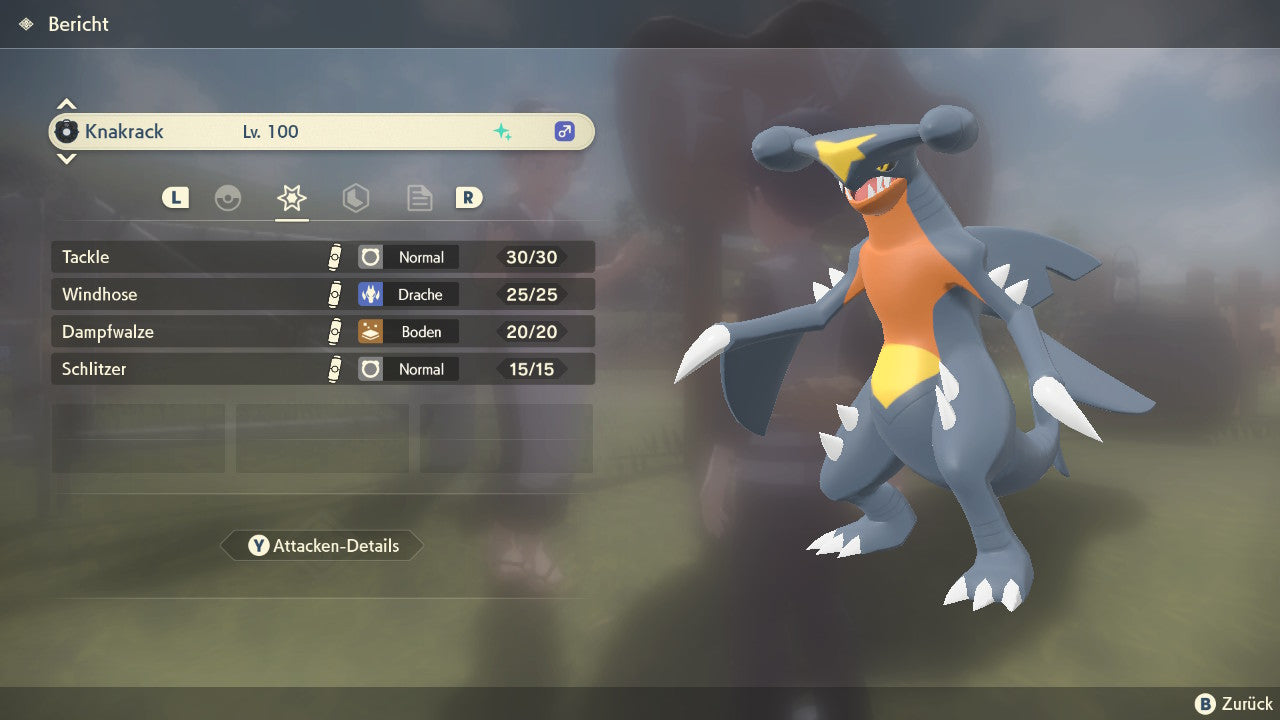Choose the Windhose dragon move
Viewport: 1280px width, 720px height.
(x=322, y=294)
